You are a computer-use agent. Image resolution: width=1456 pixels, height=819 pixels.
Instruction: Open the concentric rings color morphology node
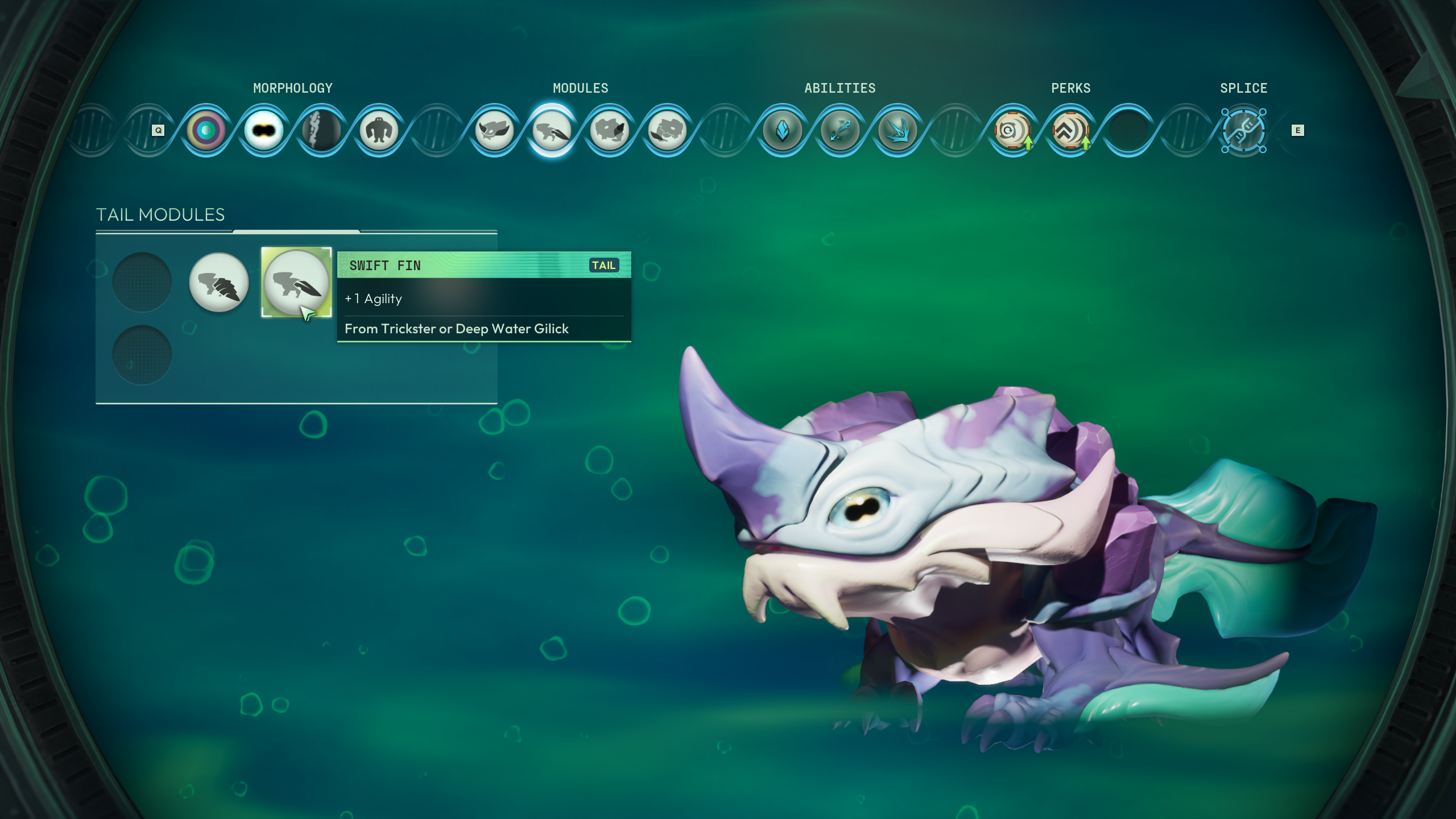(206, 131)
